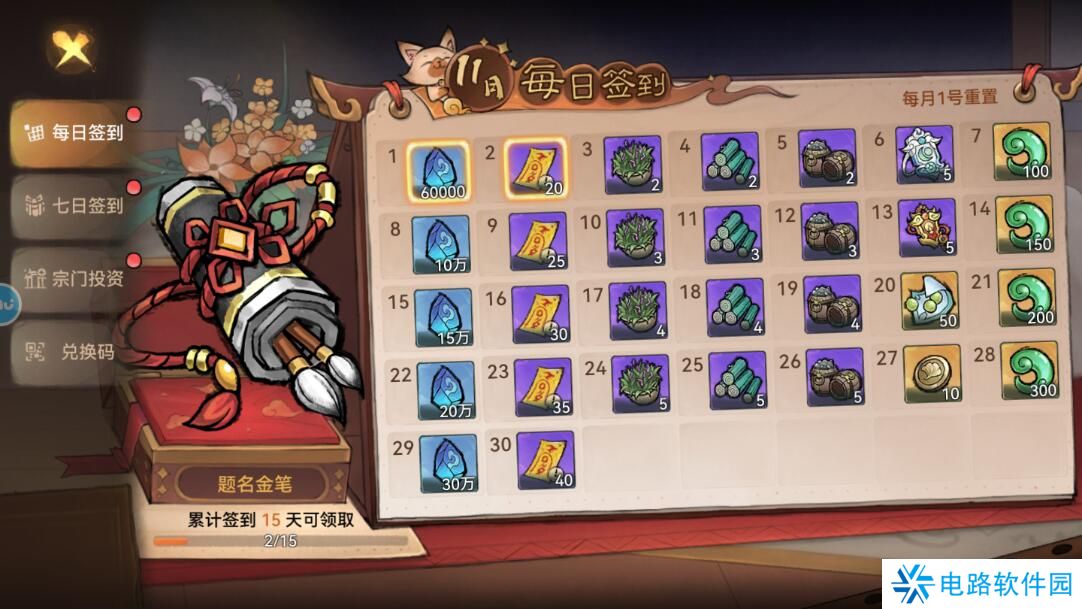This screenshot has height=609, width=1082.
Task: Choose the day 20 treasure pouch reward
Action: [930, 301]
